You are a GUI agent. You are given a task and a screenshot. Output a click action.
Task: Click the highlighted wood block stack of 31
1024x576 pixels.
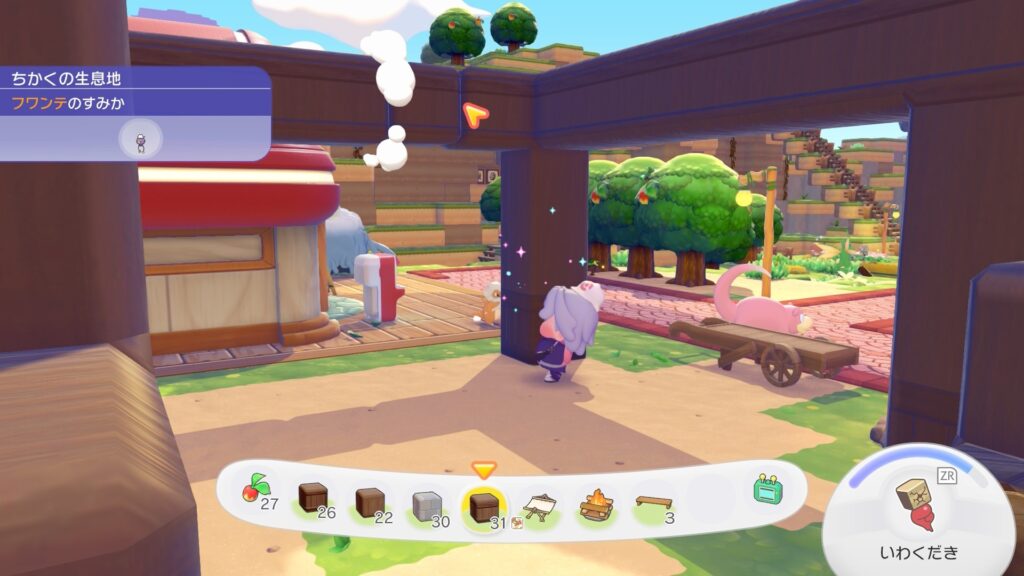pyautogui.click(x=484, y=502)
